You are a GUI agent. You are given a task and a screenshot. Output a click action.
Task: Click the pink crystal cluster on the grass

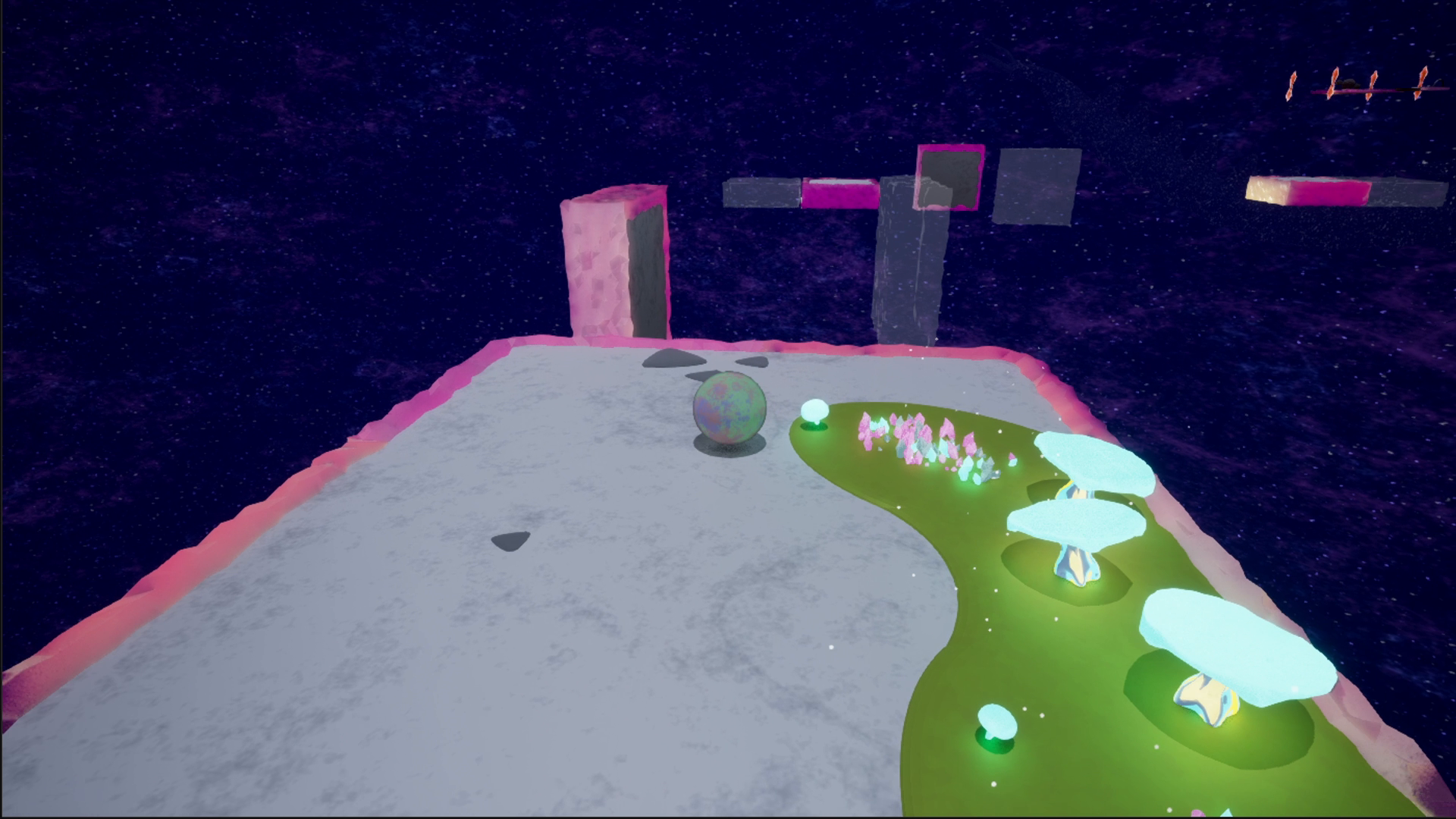910,440
